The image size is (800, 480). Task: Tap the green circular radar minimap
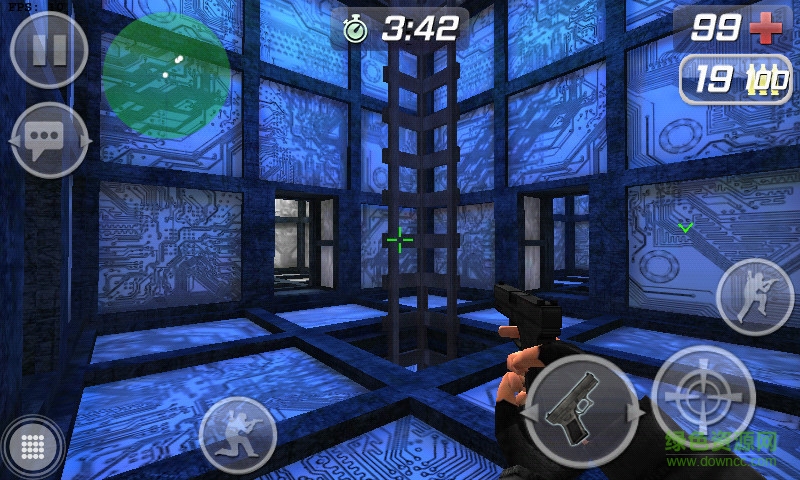point(166,73)
